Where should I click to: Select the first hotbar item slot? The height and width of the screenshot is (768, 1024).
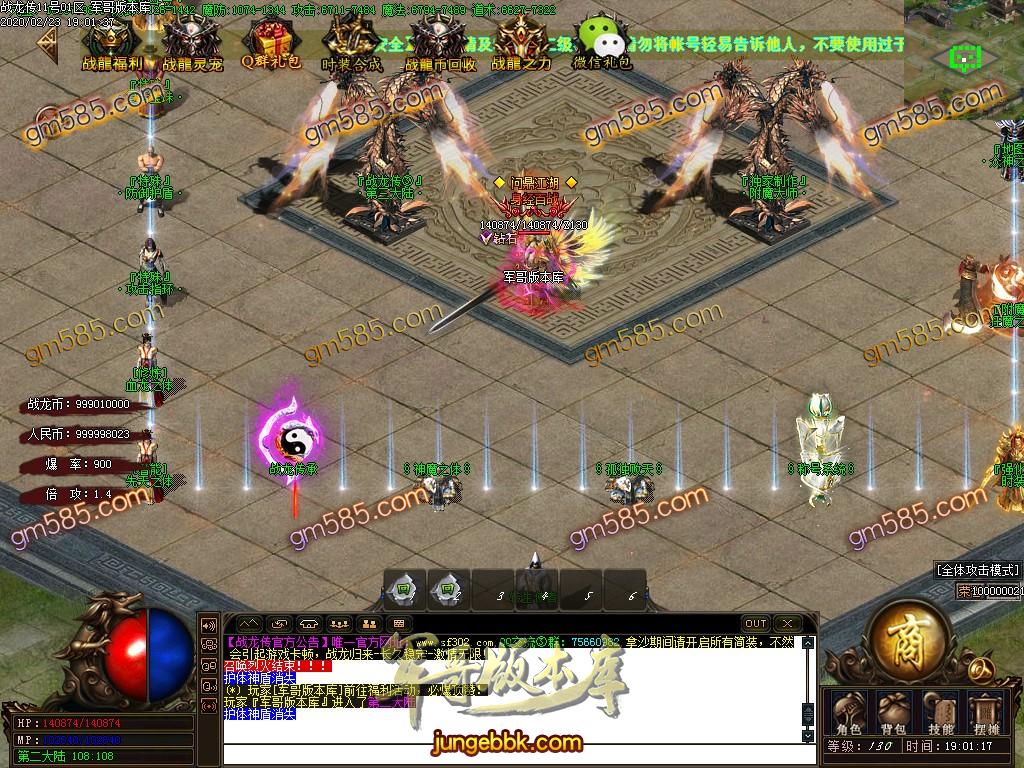click(405, 590)
